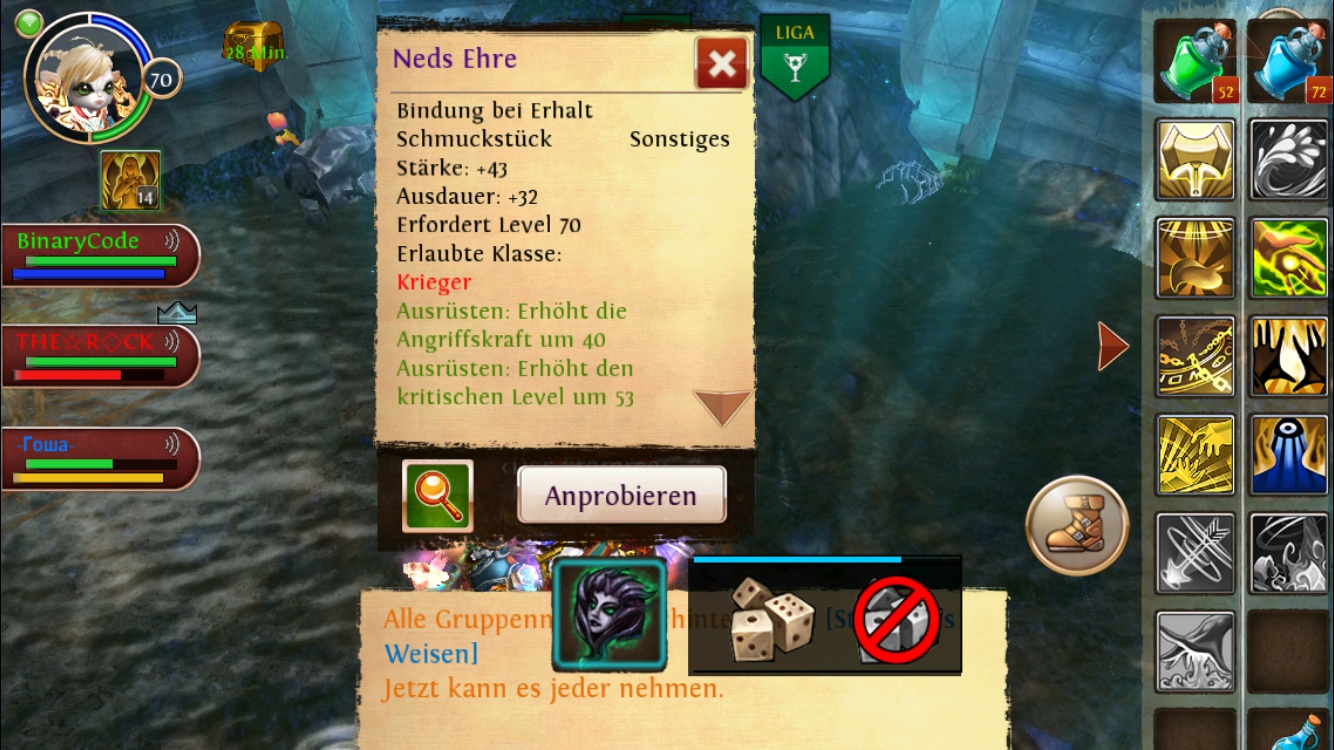Trigger the golden helmet halo skill
The width and height of the screenshot is (1334, 750).
click(x=1195, y=258)
